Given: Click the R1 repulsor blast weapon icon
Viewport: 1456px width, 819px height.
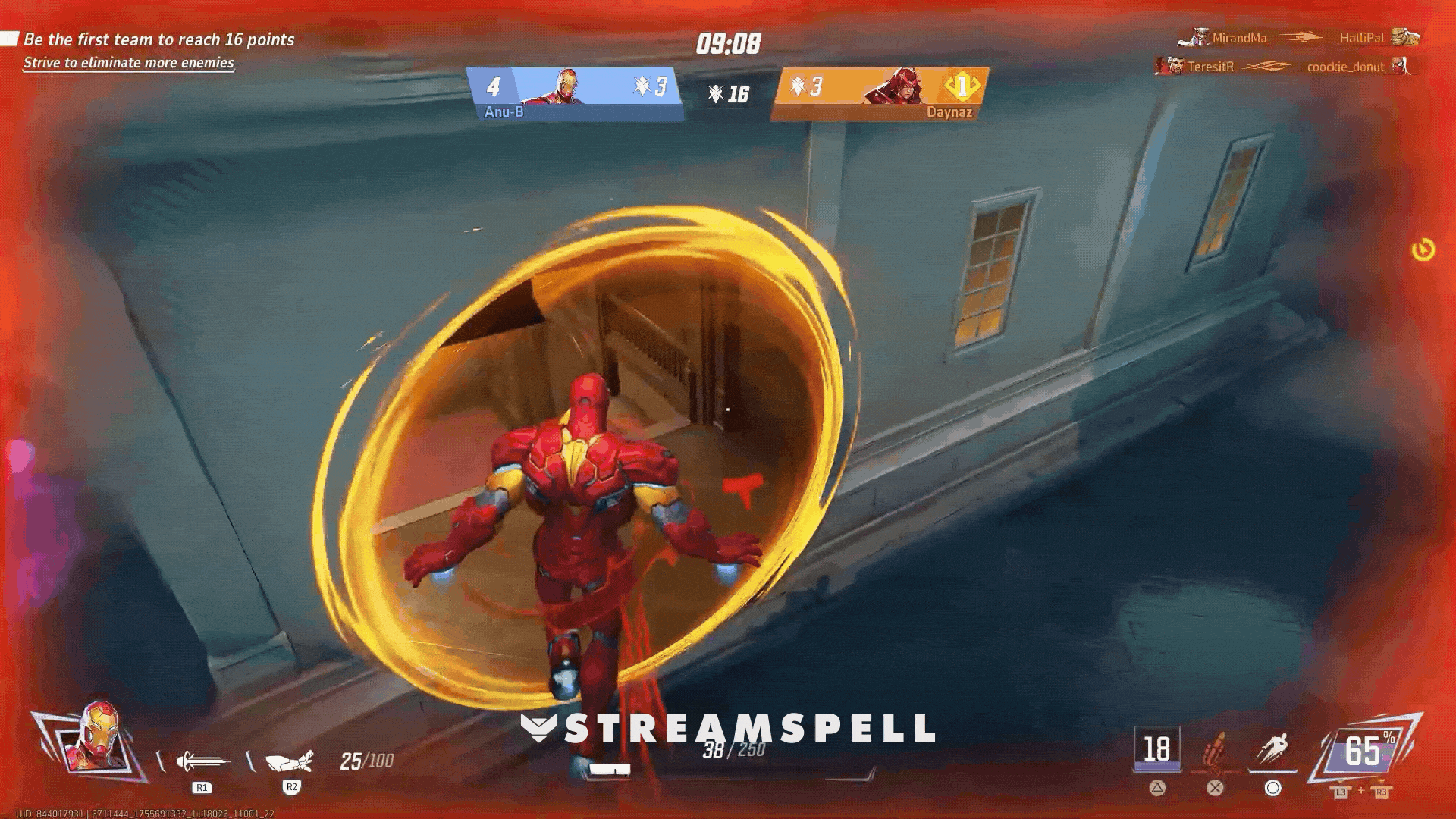Looking at the screenshot, I should (199, 760).
